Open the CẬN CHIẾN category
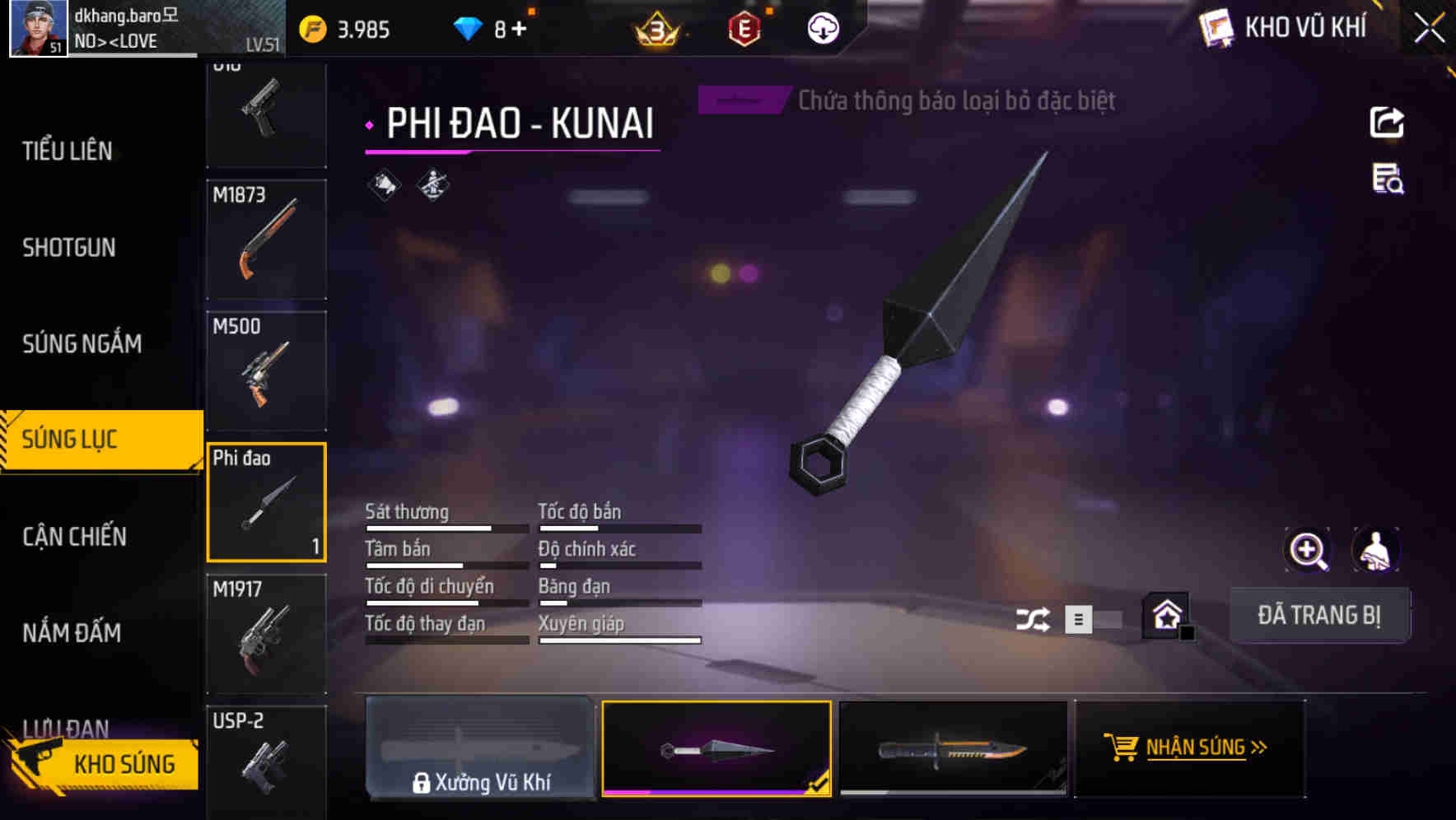Image resolution: width=1456 pixels, height=820 pixels. point(73,536)
